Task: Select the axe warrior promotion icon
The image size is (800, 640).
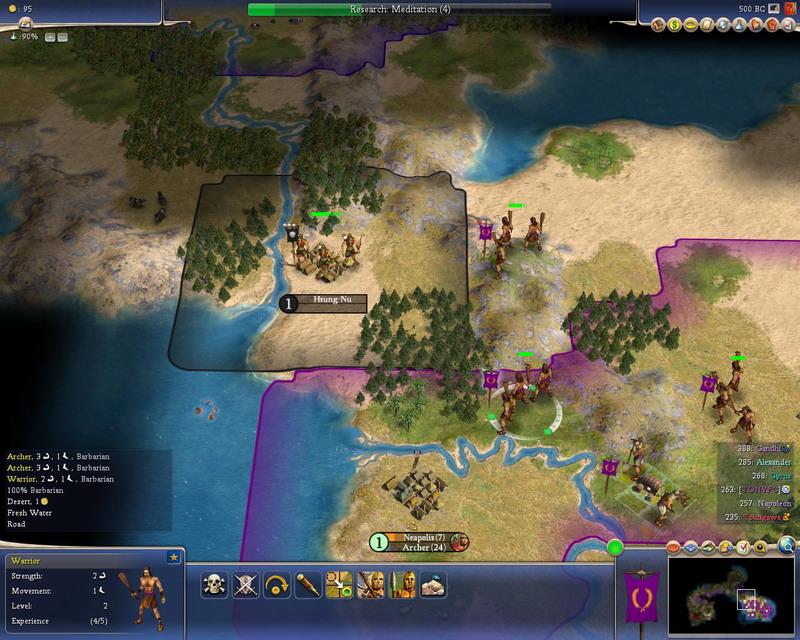Action: (371, 585)
